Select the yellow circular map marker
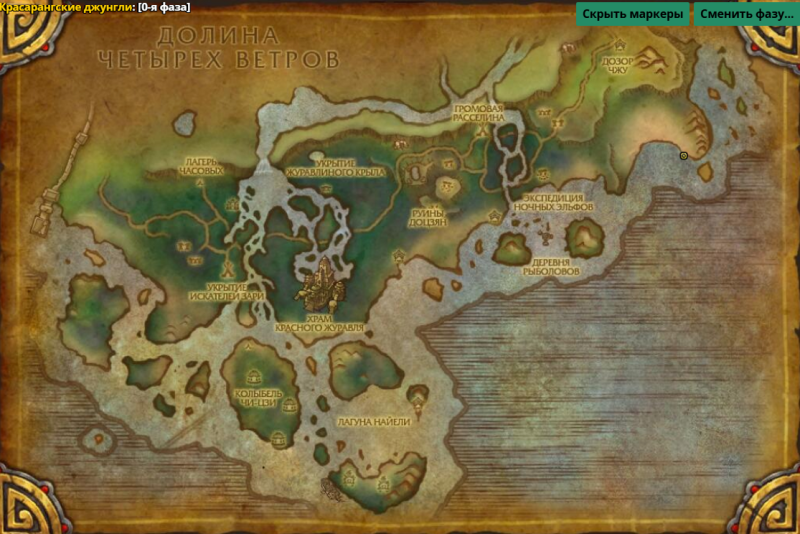Viewport: 800px width, 534px height. tap(683, 156)
